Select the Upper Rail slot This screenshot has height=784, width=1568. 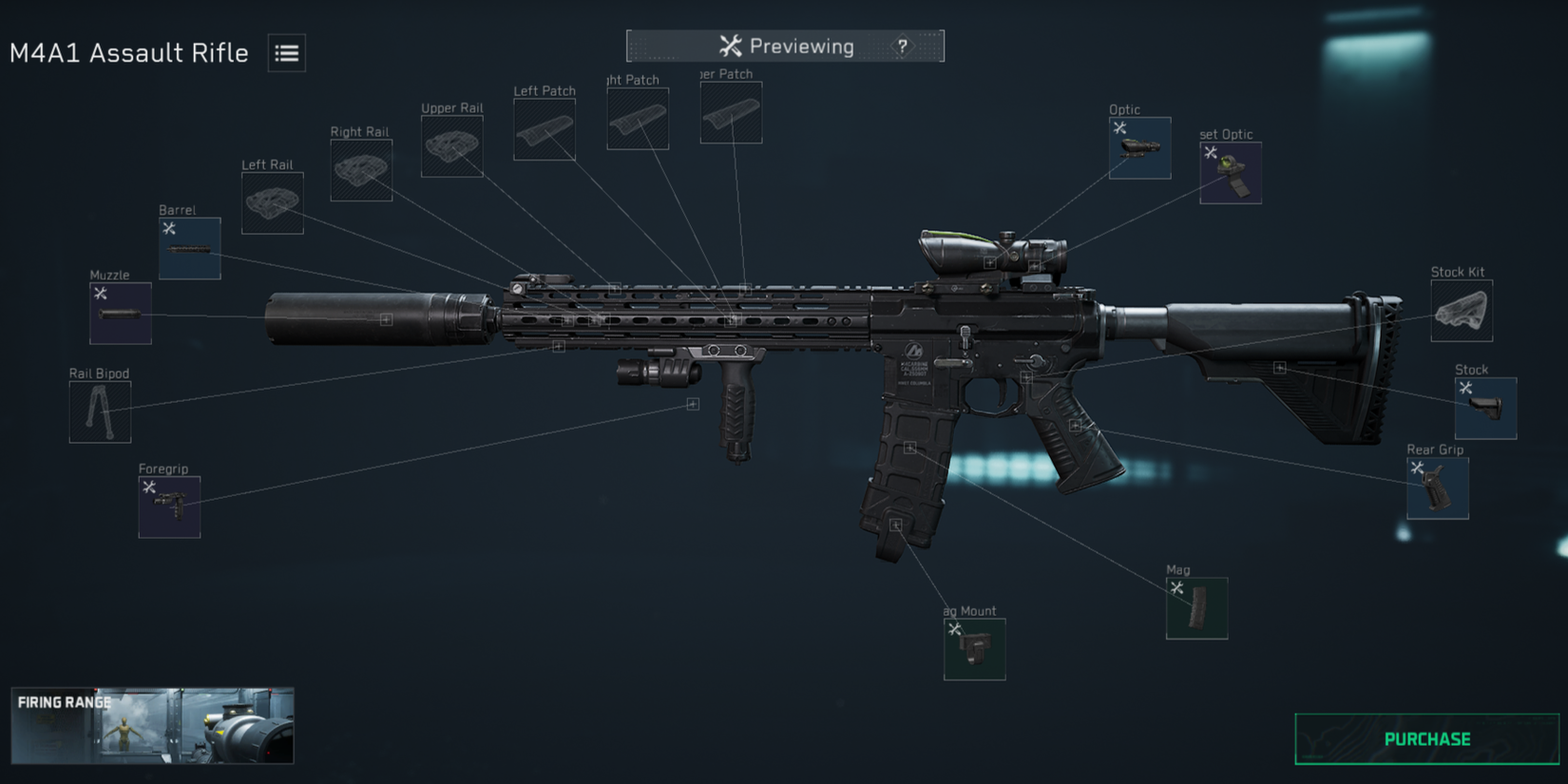(451, 146)
